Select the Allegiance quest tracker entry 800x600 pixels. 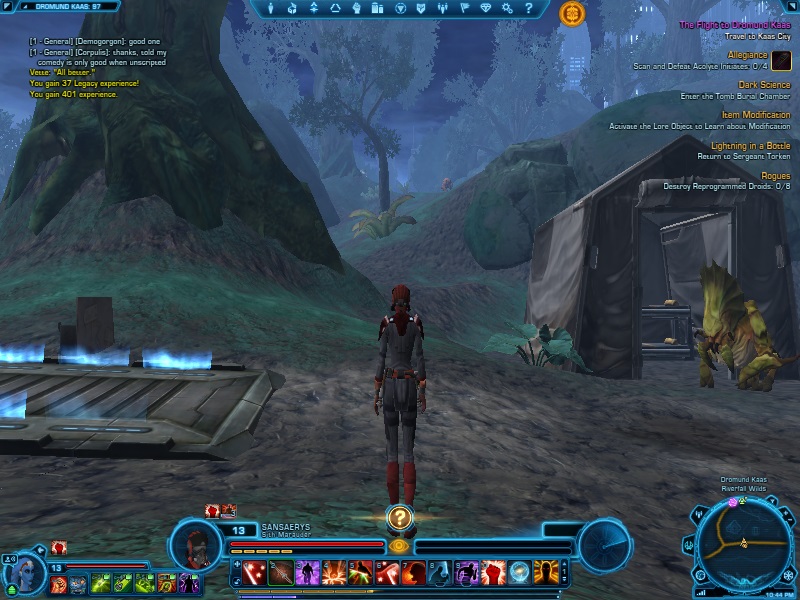(748, 55)
